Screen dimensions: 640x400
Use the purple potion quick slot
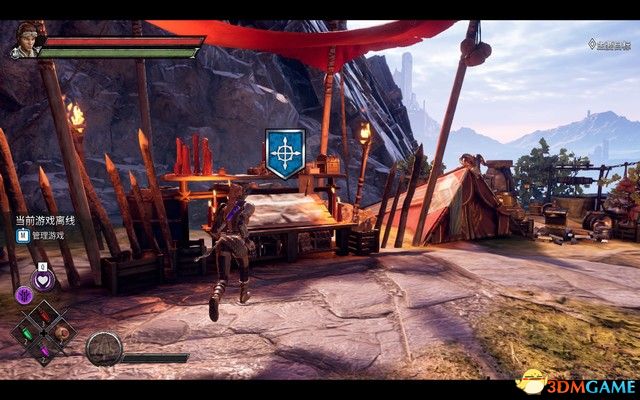[45, 350]
